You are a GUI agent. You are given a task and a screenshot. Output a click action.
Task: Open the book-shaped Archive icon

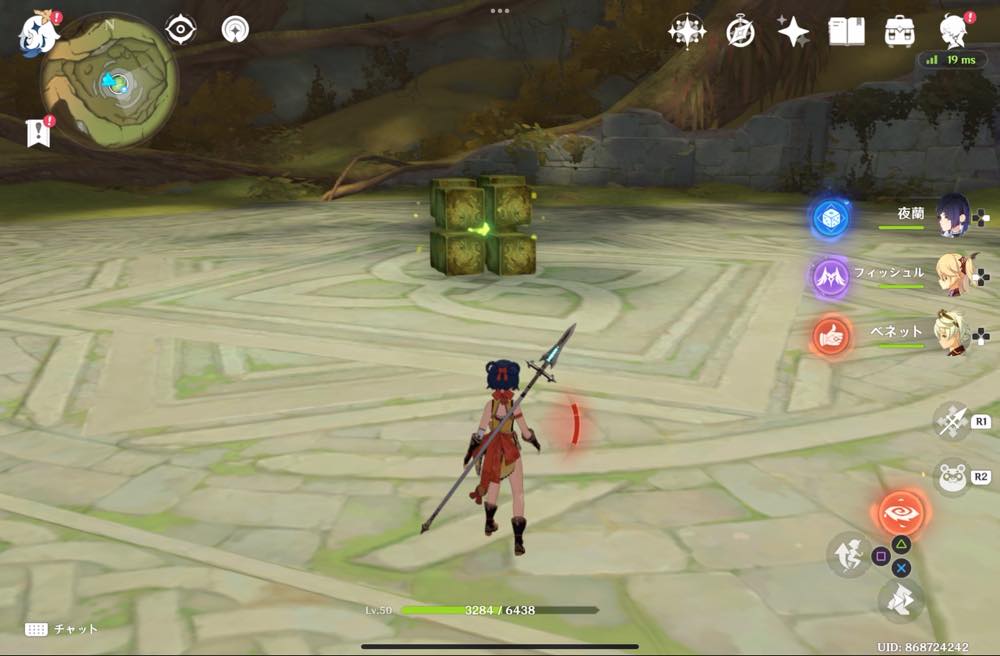846,32
